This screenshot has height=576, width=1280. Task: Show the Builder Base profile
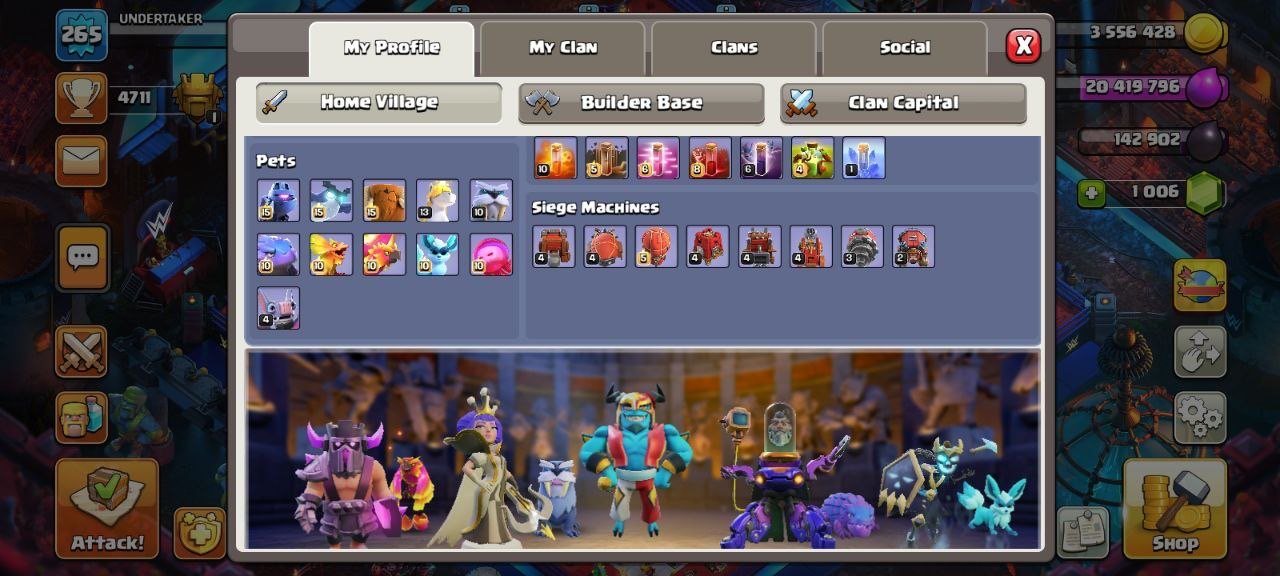641,102
